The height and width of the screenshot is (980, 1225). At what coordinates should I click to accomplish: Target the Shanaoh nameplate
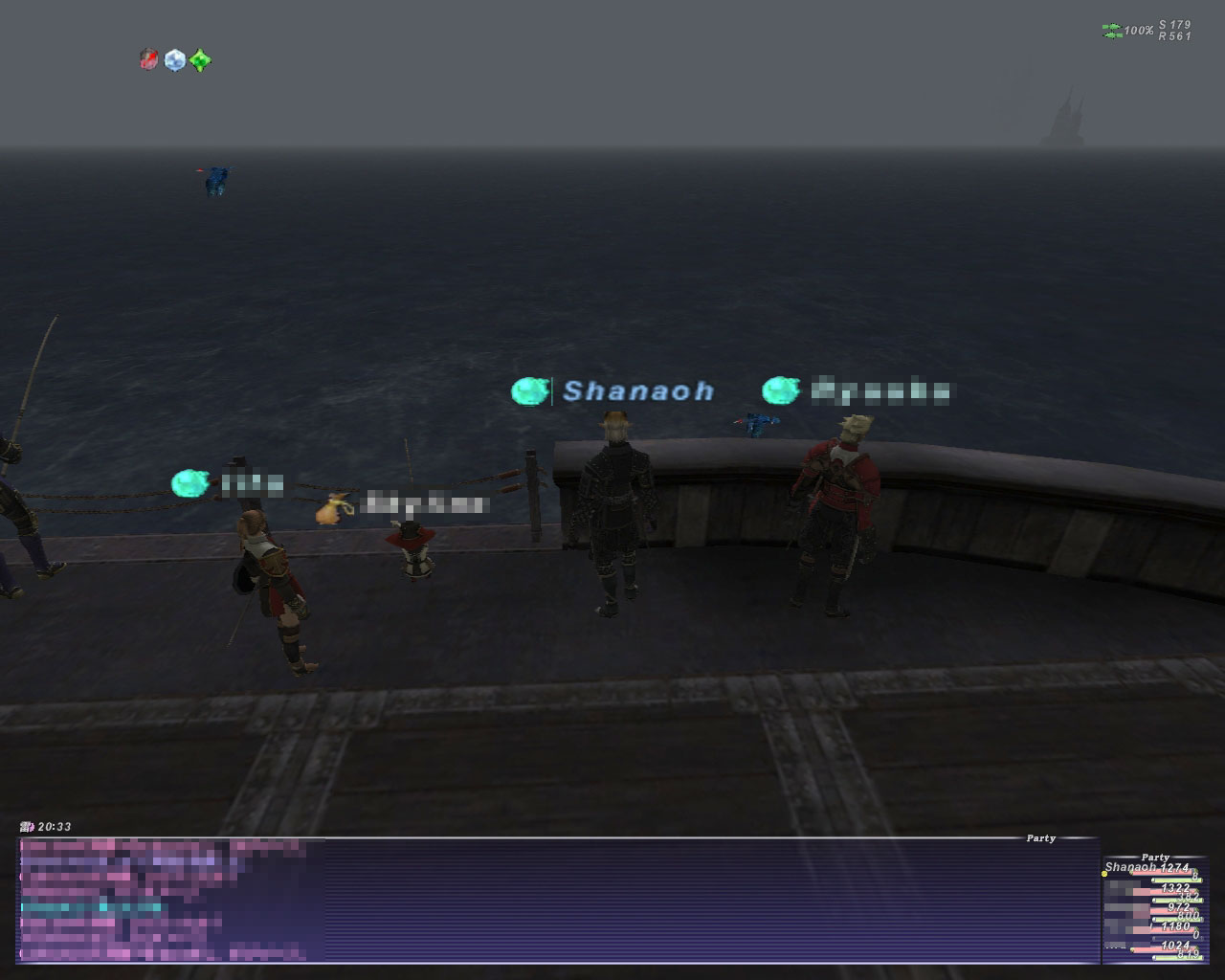[637, 391]
